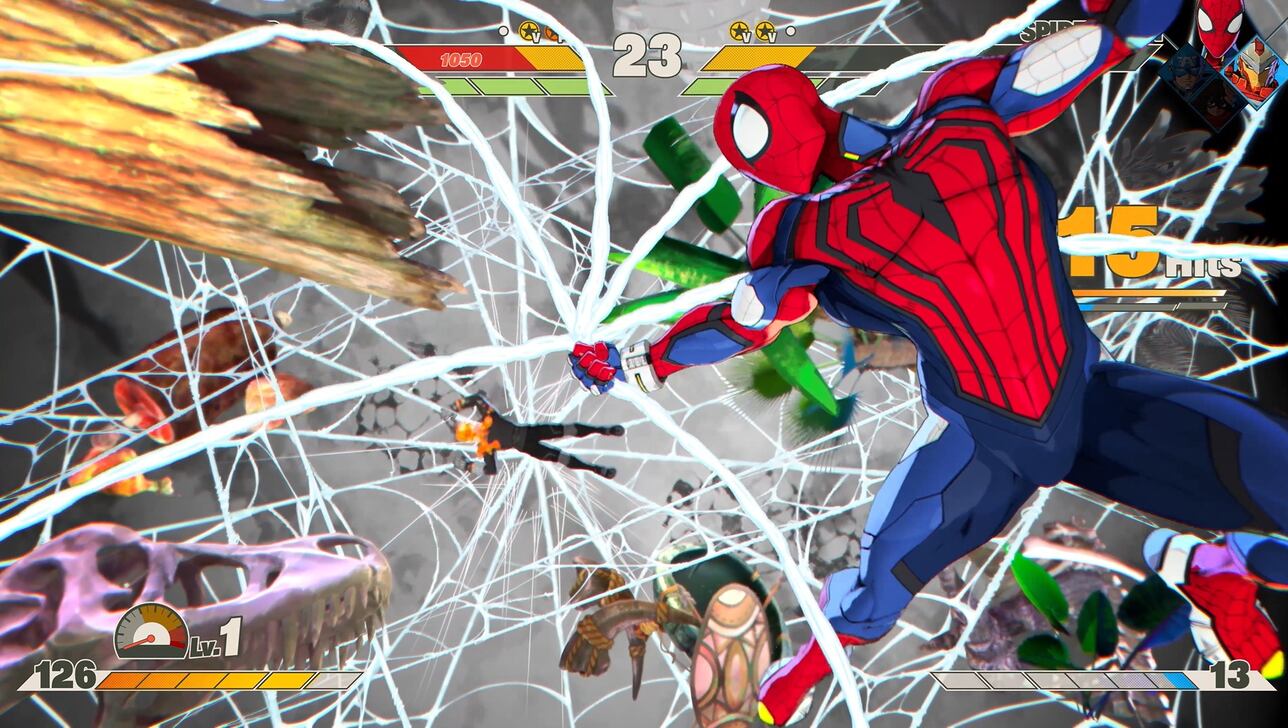Click the blue super gauge segments bottom right
Image resolution: width=1288 pixels, height=728 pixels.
click(1179, 681)
